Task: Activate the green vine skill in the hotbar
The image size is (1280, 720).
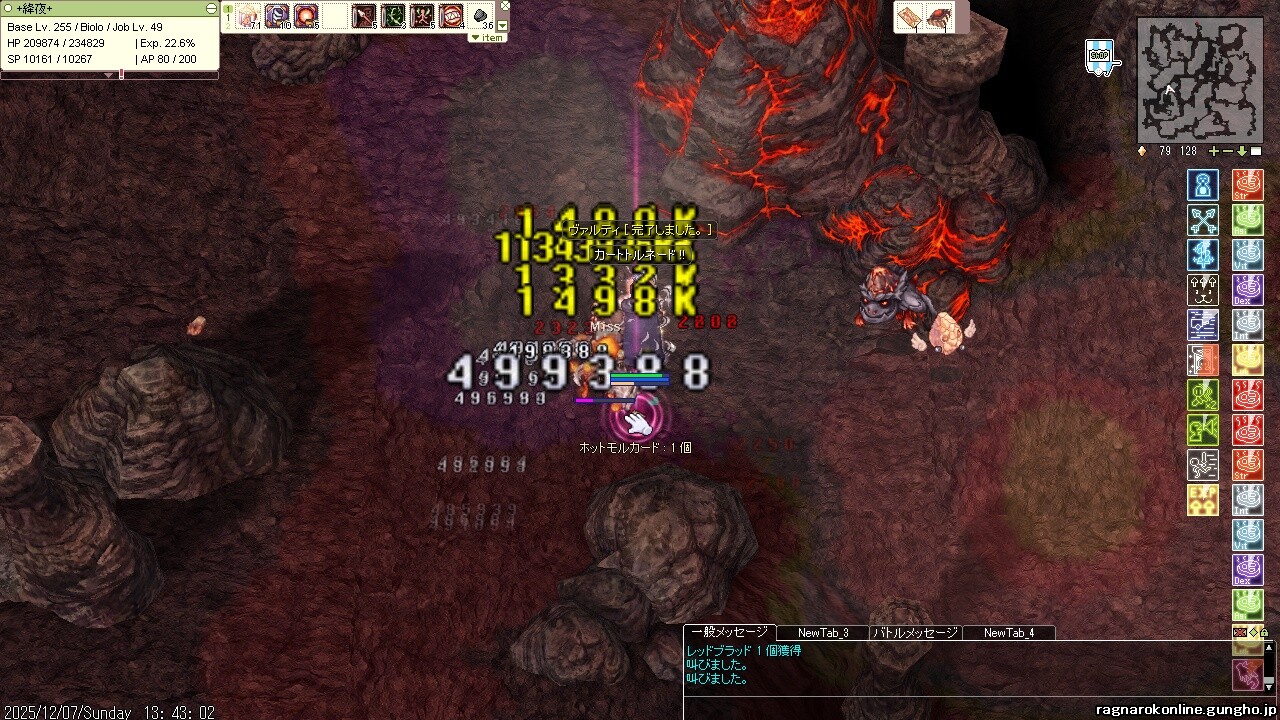Action: point(393,16)
